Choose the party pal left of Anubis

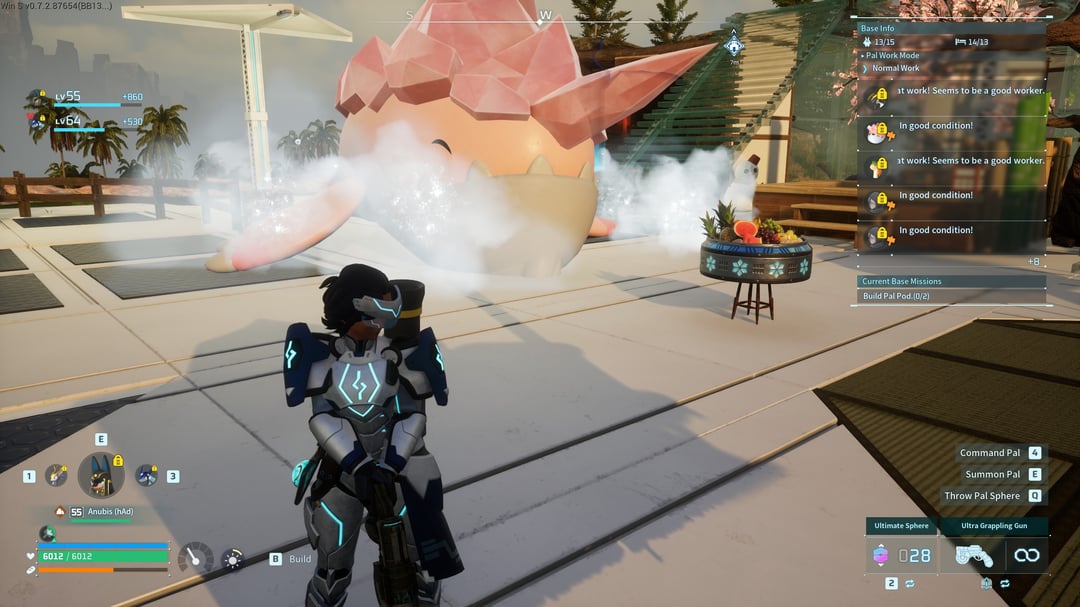tap(57, 475)
